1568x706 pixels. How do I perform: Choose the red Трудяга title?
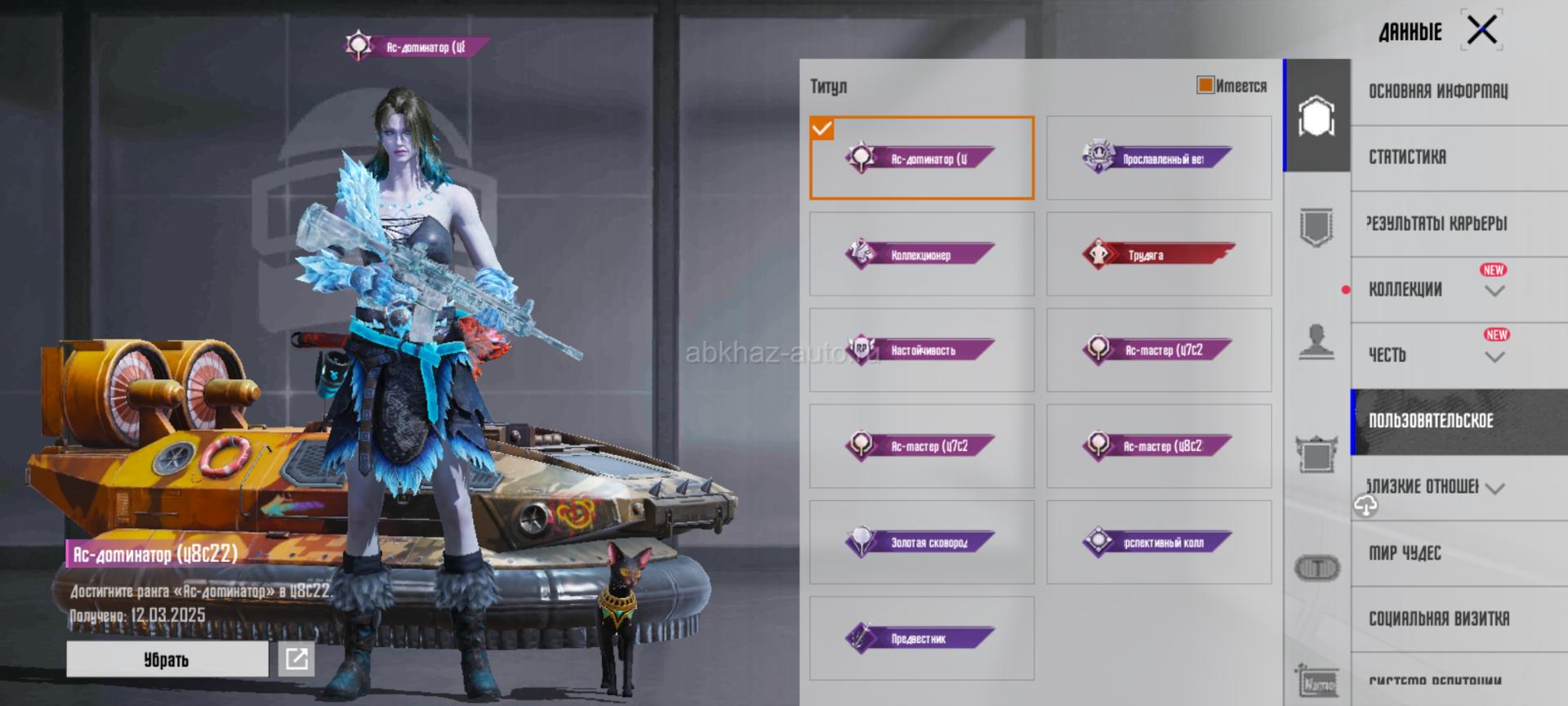pos(1158,254)
